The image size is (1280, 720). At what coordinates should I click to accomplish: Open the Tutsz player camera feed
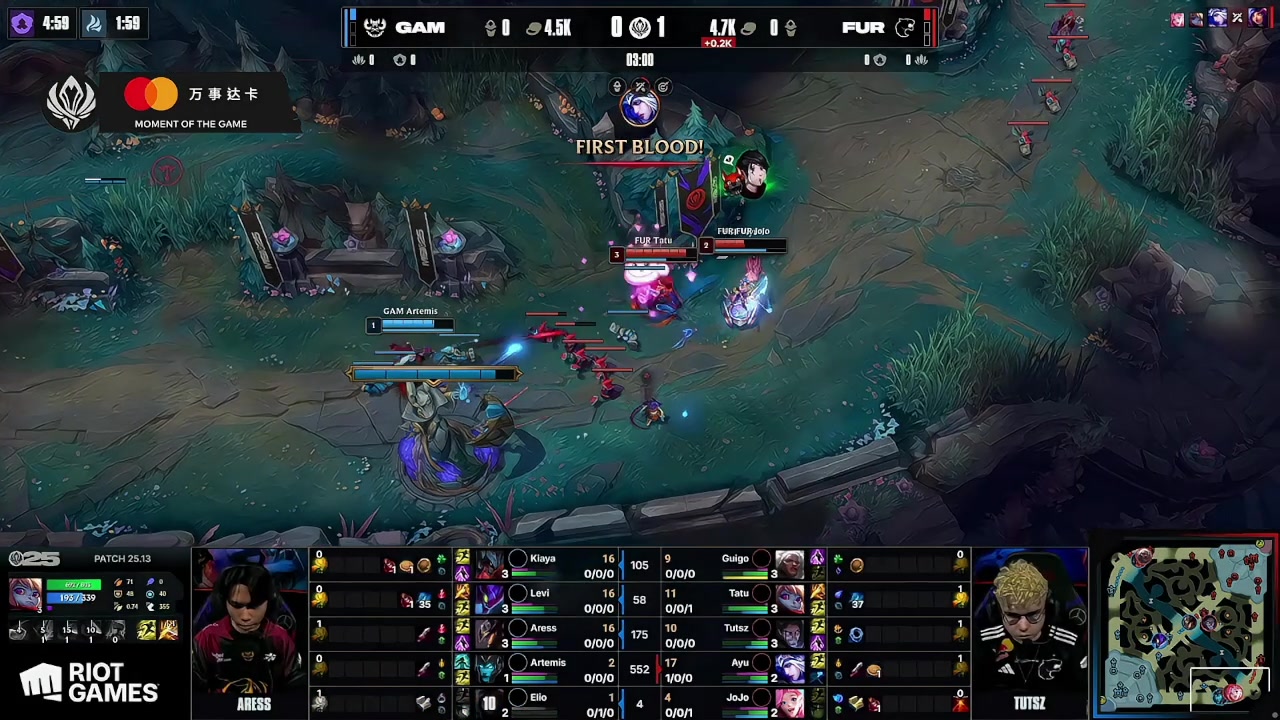(x=1029, y=625)
